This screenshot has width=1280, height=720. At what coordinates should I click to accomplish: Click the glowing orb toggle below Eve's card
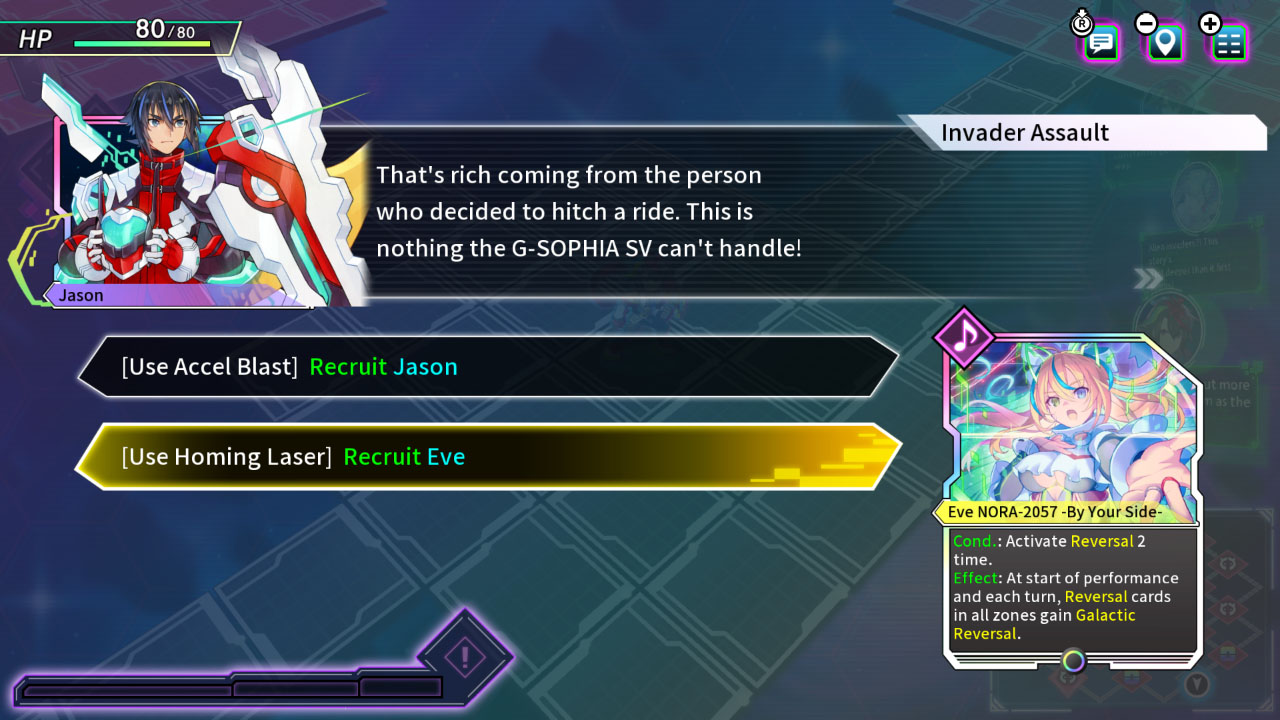1072,662
